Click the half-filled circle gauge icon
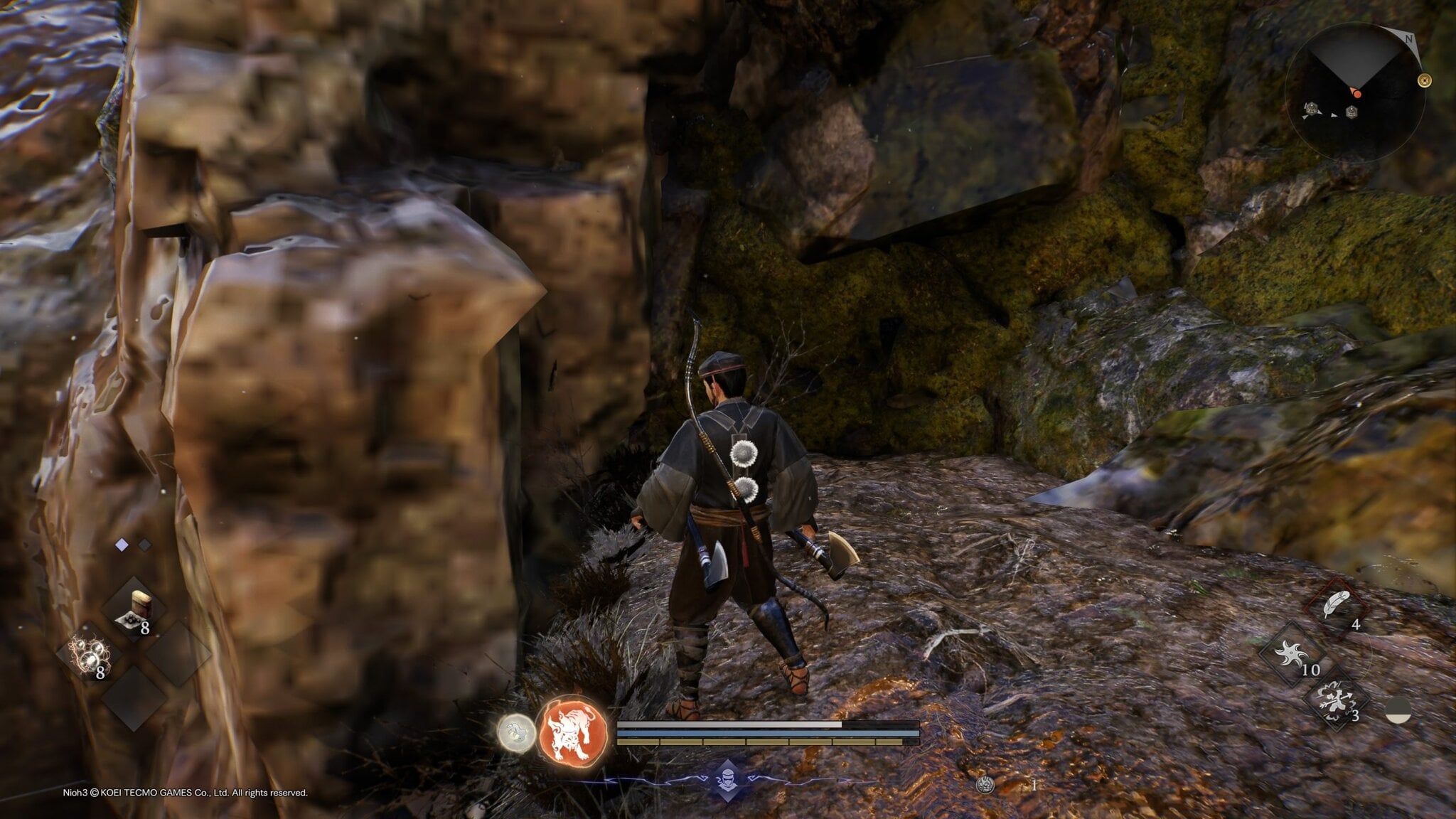1456x819 pixels. point(1398,710)
